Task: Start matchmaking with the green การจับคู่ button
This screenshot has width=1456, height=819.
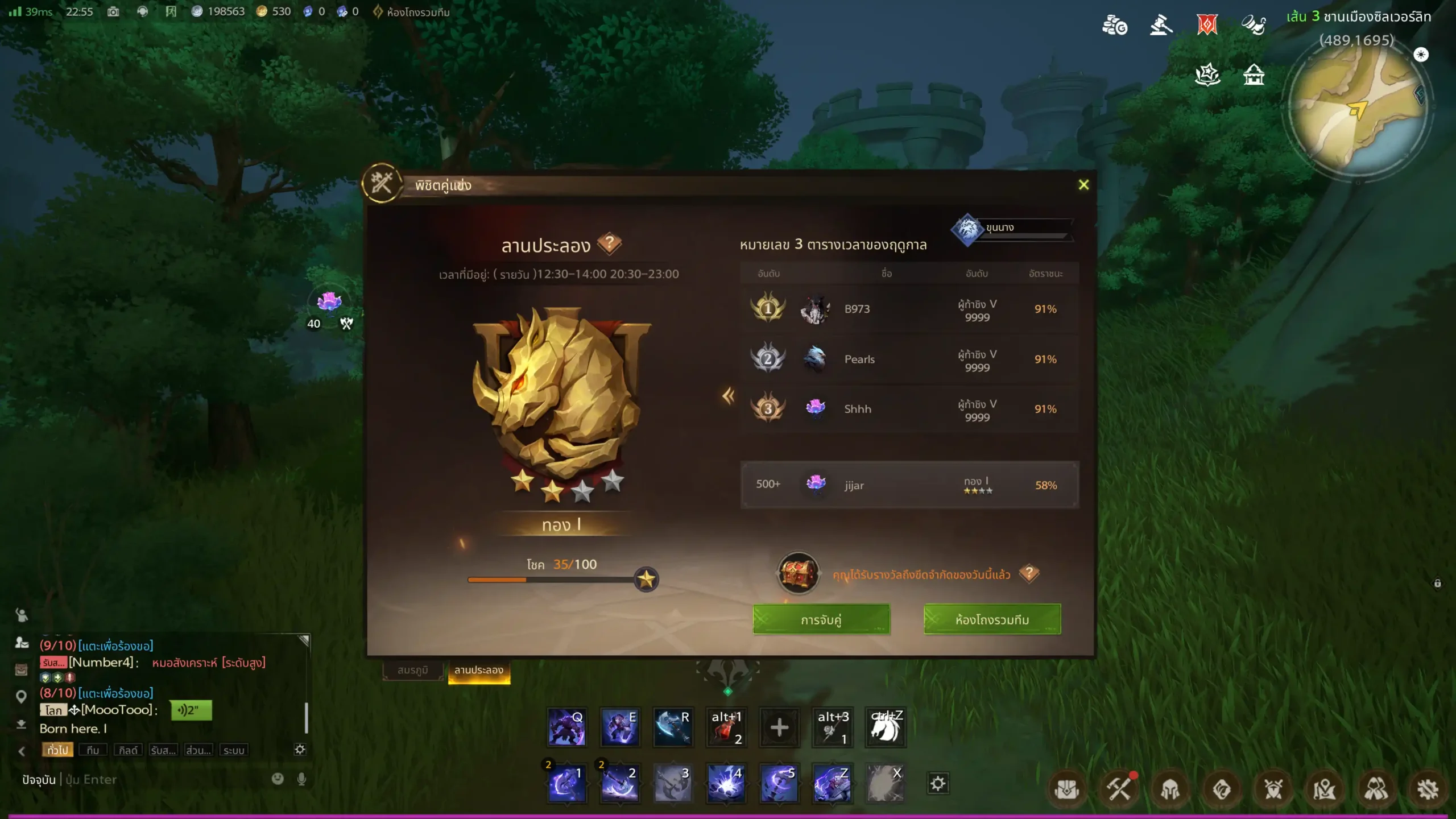Action: point(821,619)
